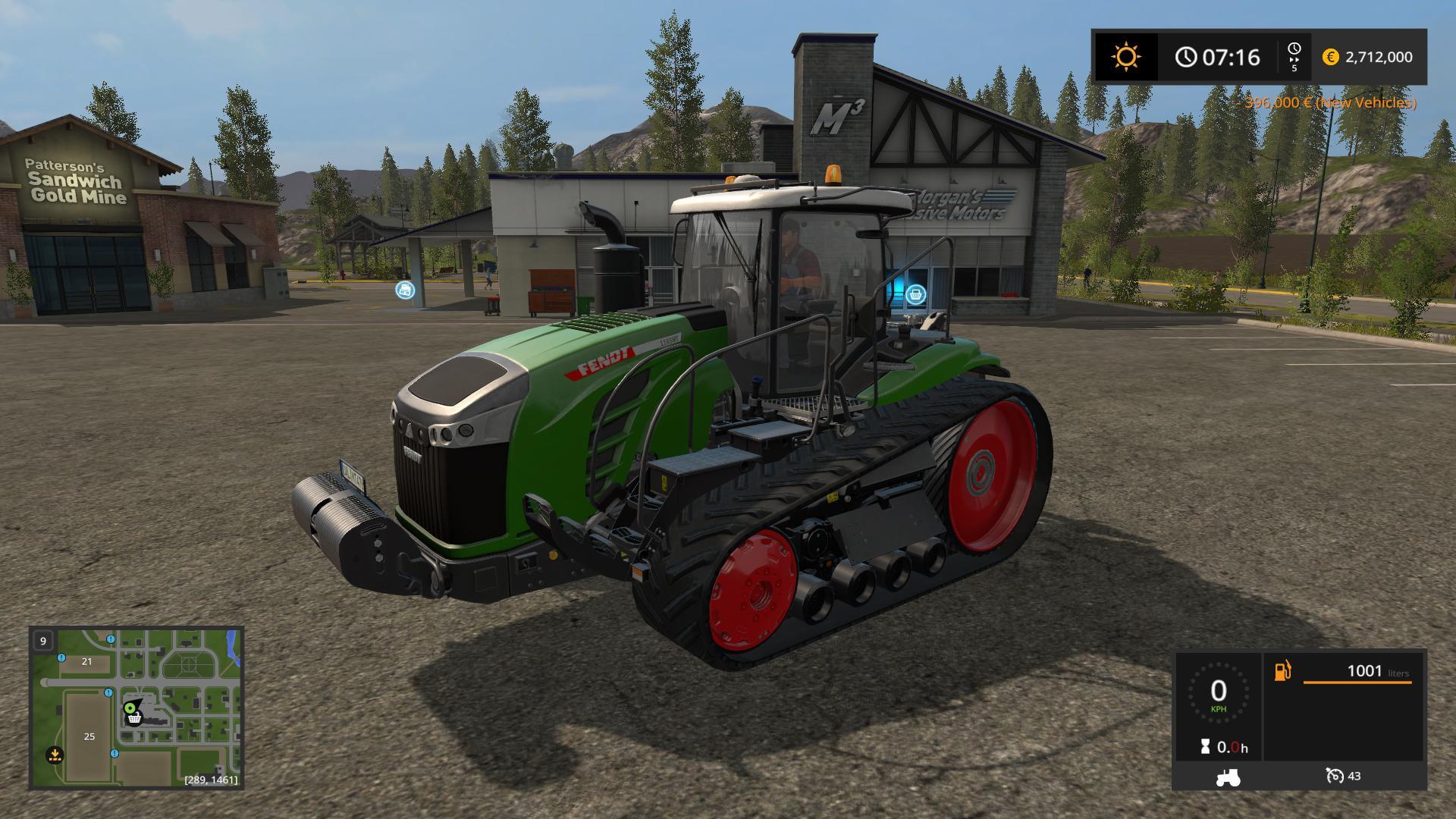1456x819 pixels.
Task: Click the fuel pump icon
Action: 1282,671
